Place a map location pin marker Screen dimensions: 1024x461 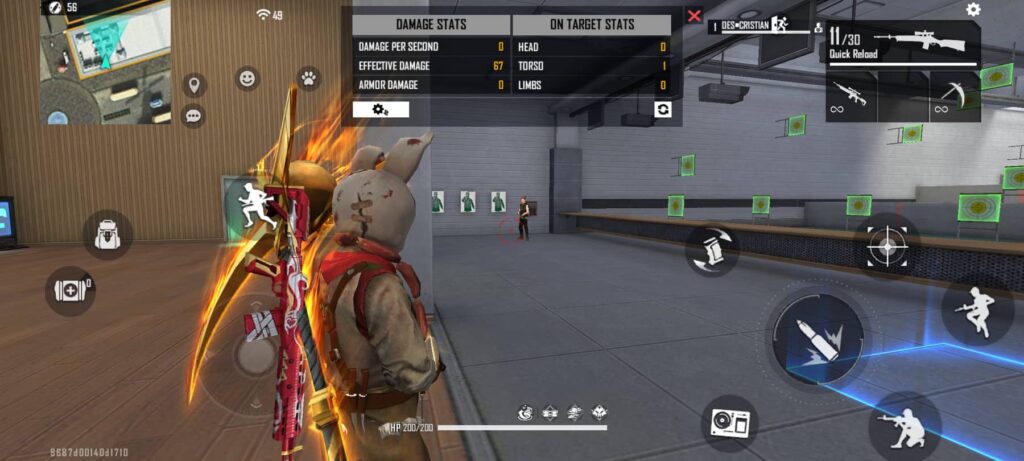pyautogui.click(x=194, y=85)
